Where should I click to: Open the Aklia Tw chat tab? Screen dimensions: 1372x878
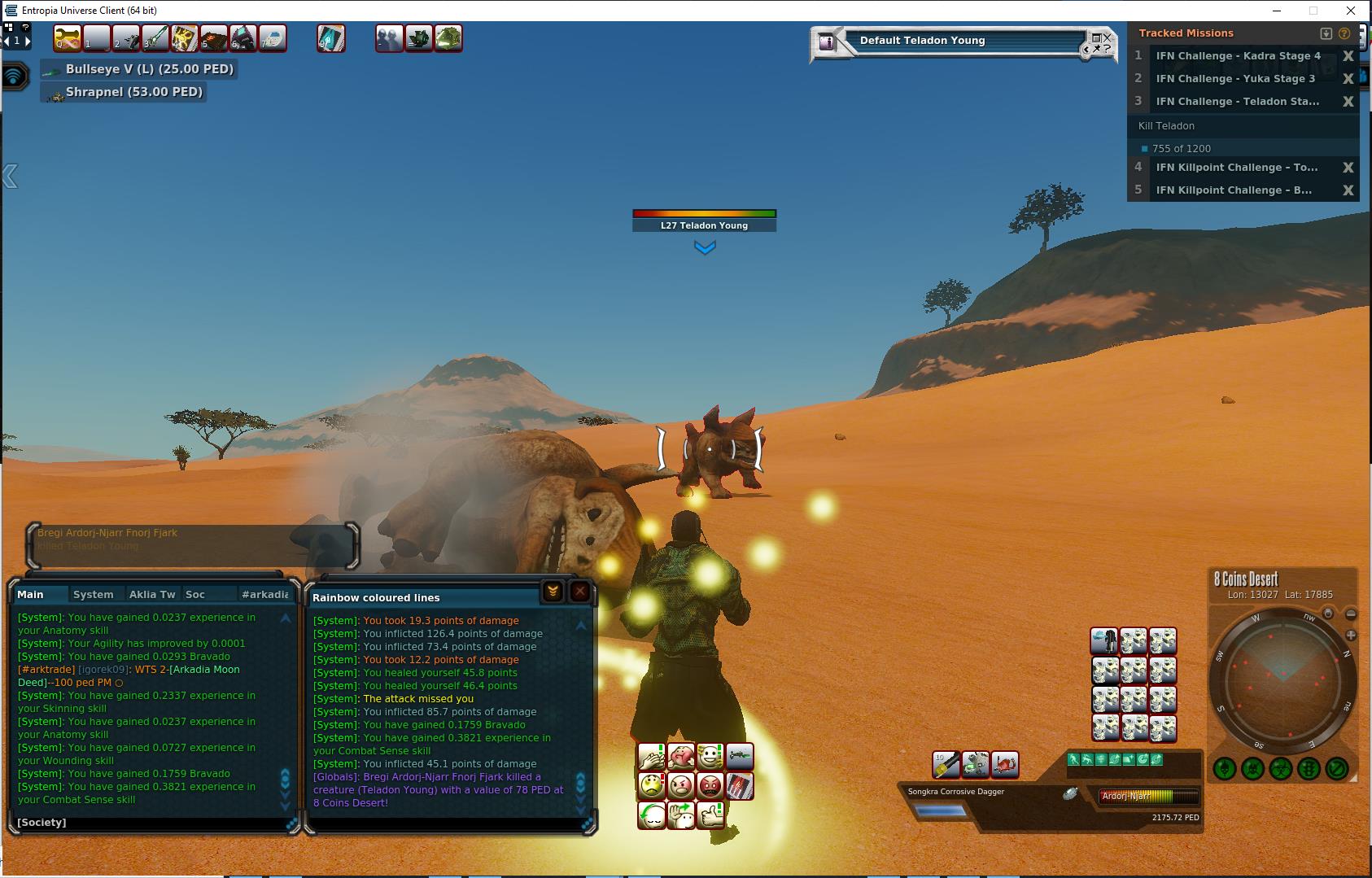(152, 595)
